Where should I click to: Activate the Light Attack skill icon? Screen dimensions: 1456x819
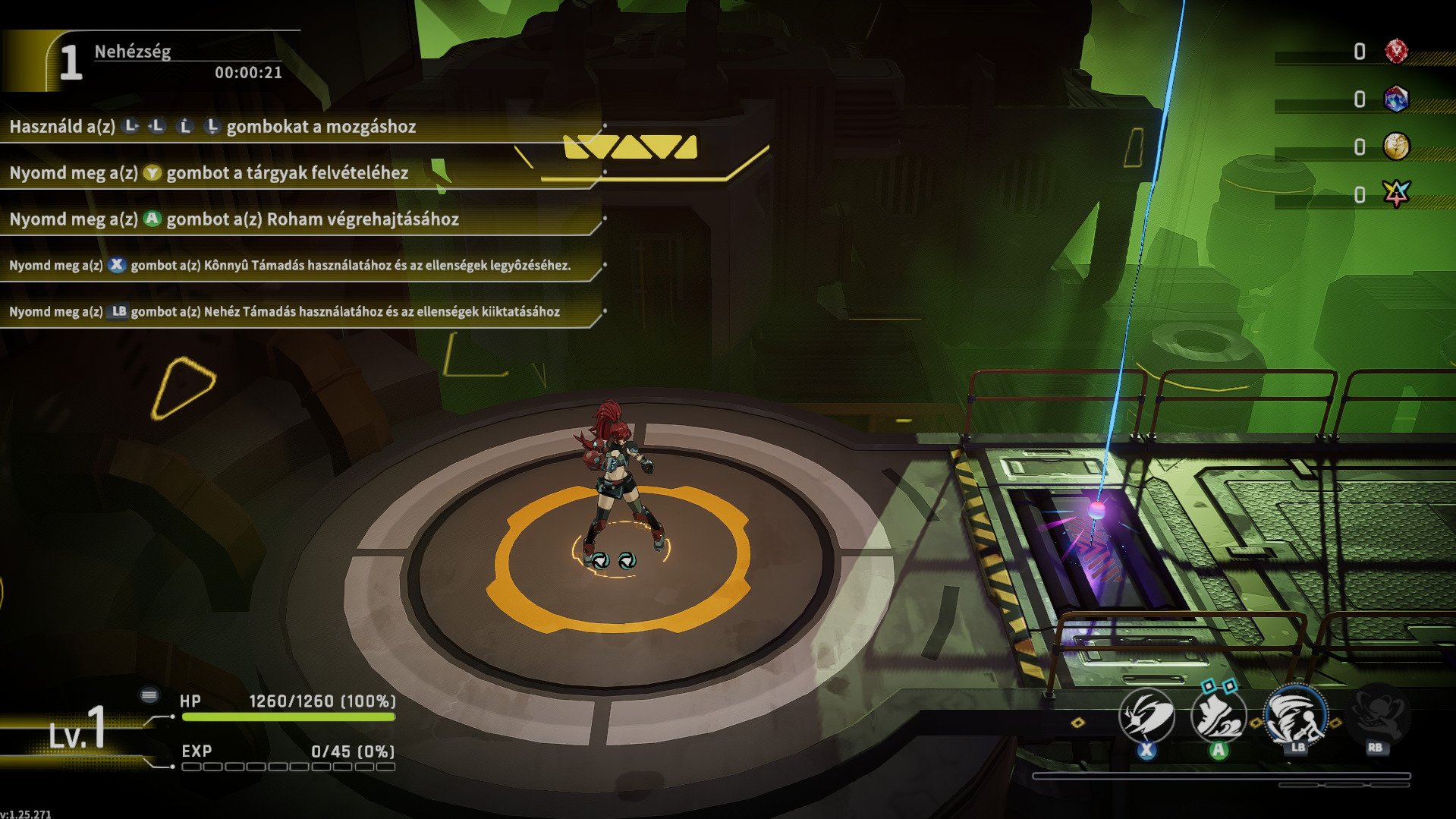pyautogui.click(x=1146, y=715)
